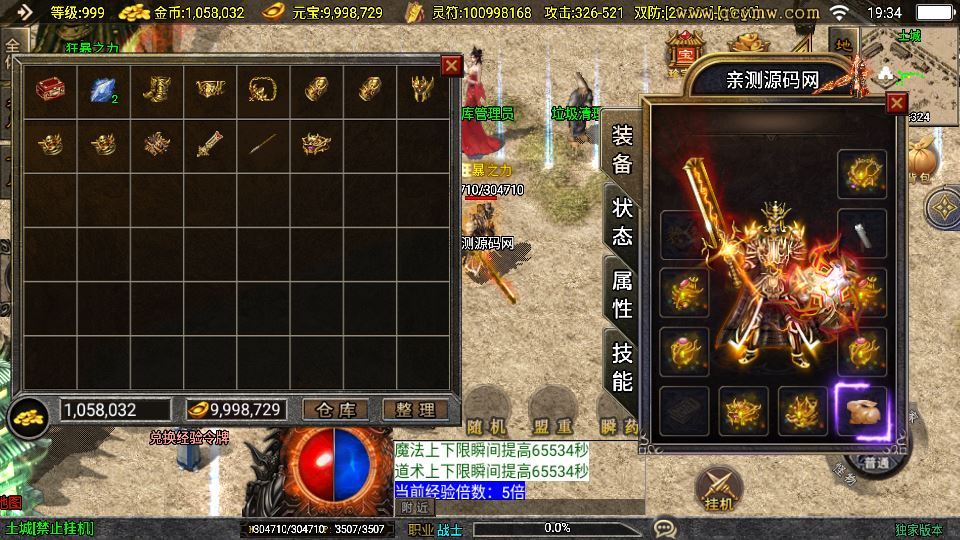Open the 属性 attributes tab
This screenshot has width=960, height=540.
[622, 294]
